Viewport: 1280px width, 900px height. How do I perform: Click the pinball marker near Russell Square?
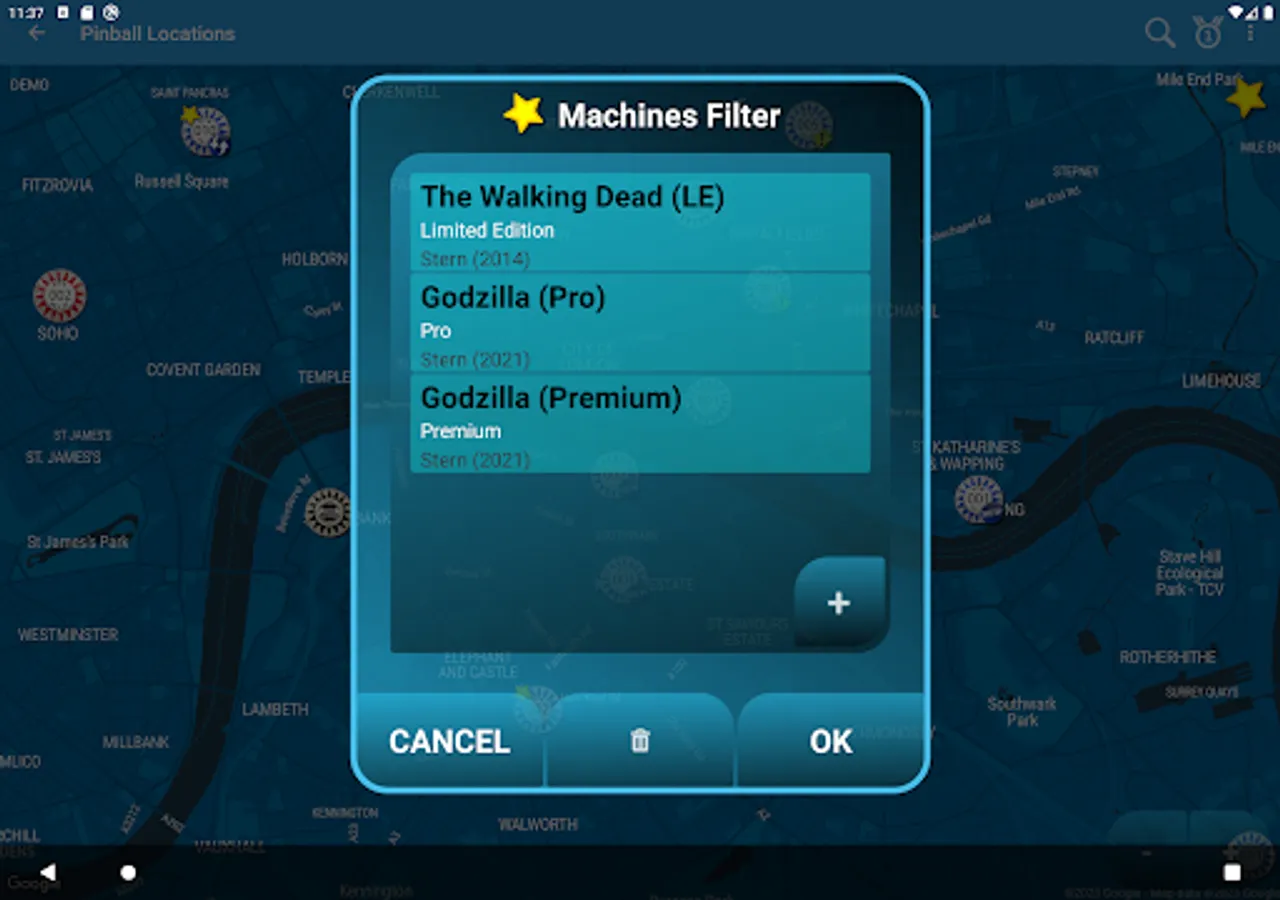click(x=203, y=131)
